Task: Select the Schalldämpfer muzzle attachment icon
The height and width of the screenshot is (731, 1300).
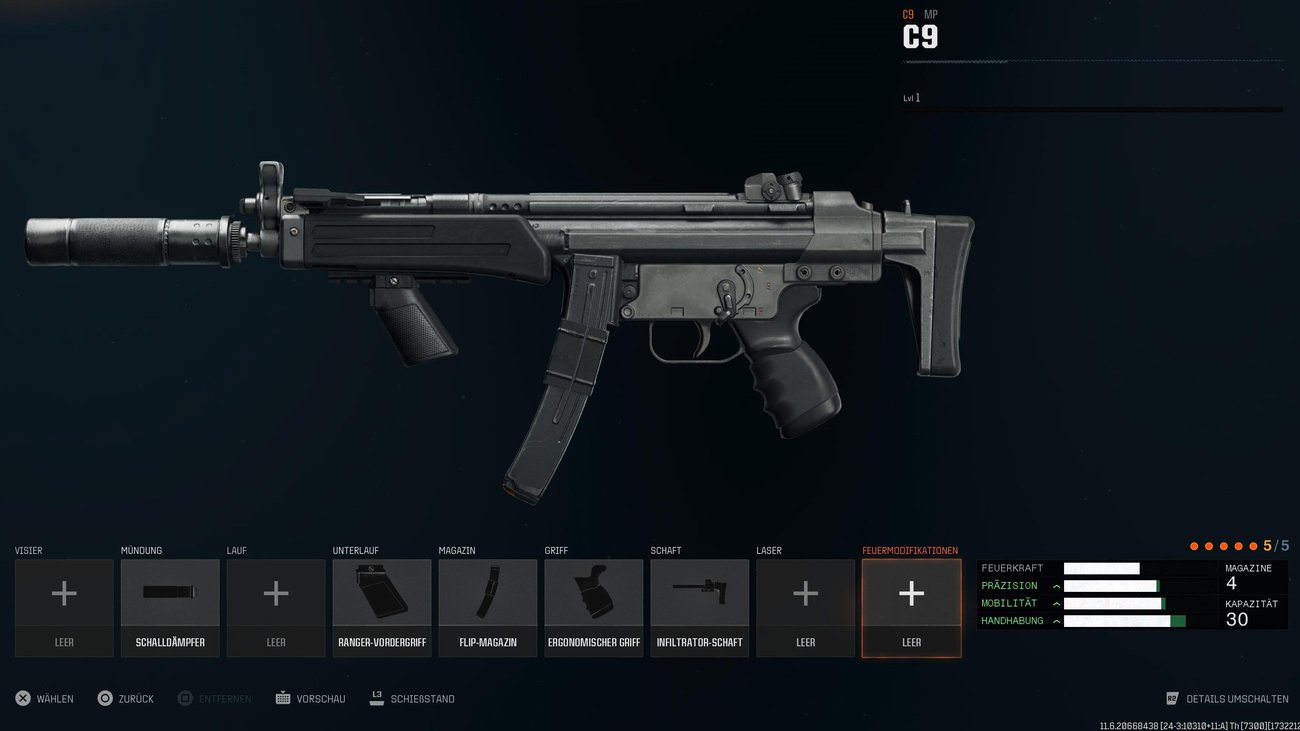Action: point(170,593)
